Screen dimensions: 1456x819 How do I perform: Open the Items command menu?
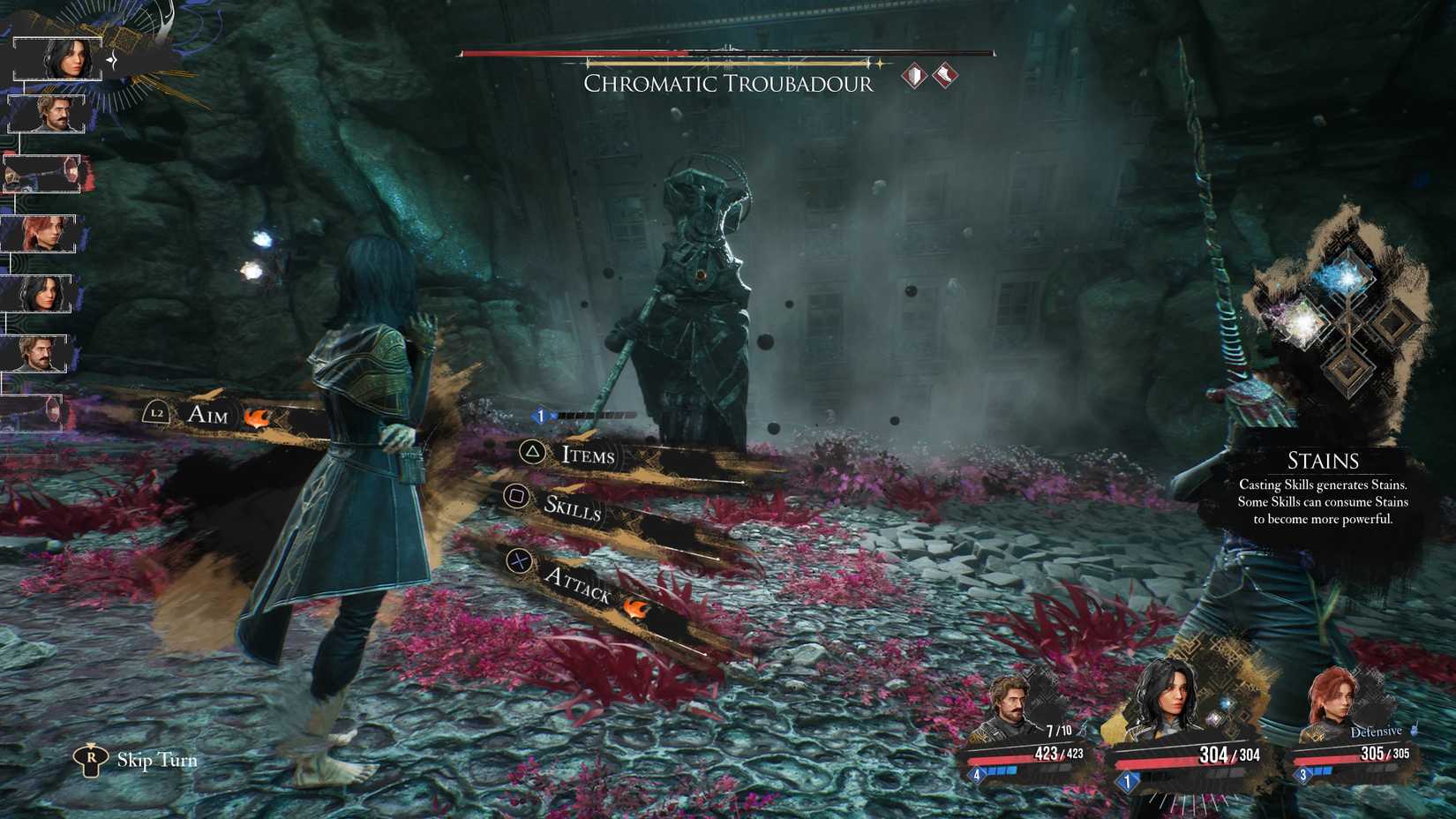click(588, 455)
